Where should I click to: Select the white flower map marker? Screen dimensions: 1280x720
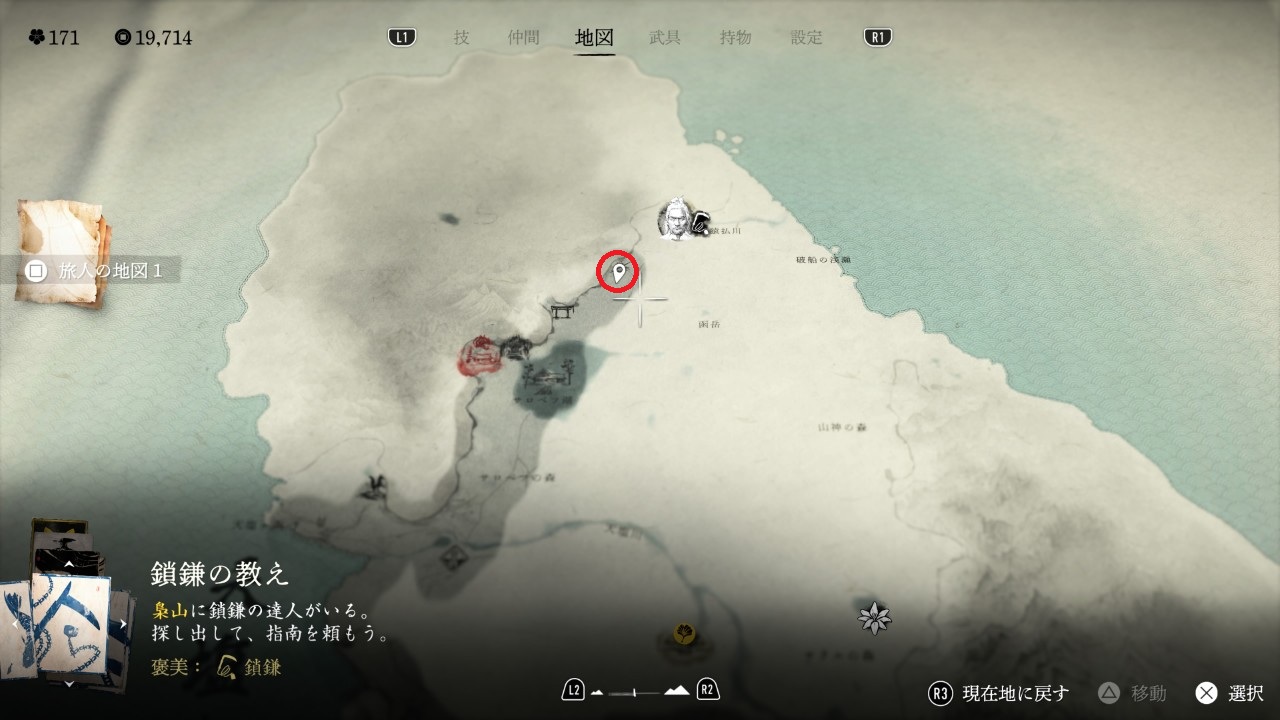(x=875, y=617)
